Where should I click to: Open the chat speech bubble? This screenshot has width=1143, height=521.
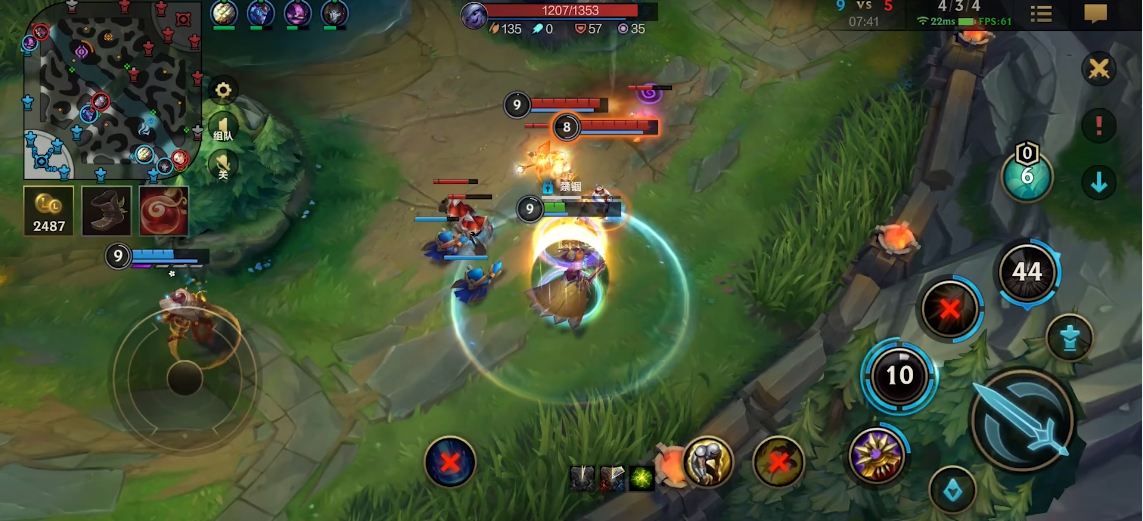1097,14
